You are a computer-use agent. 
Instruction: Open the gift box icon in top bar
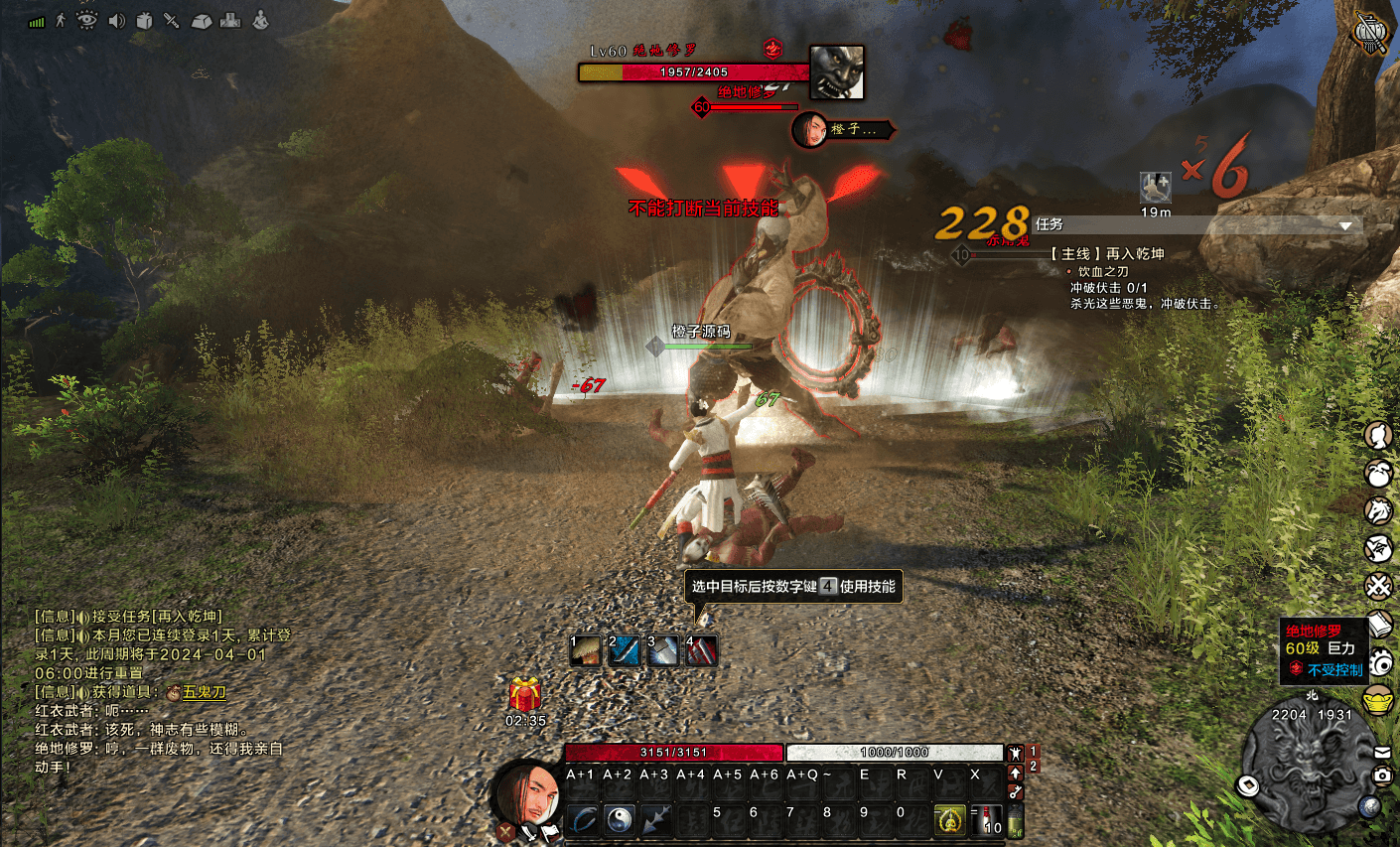(144, 20)
